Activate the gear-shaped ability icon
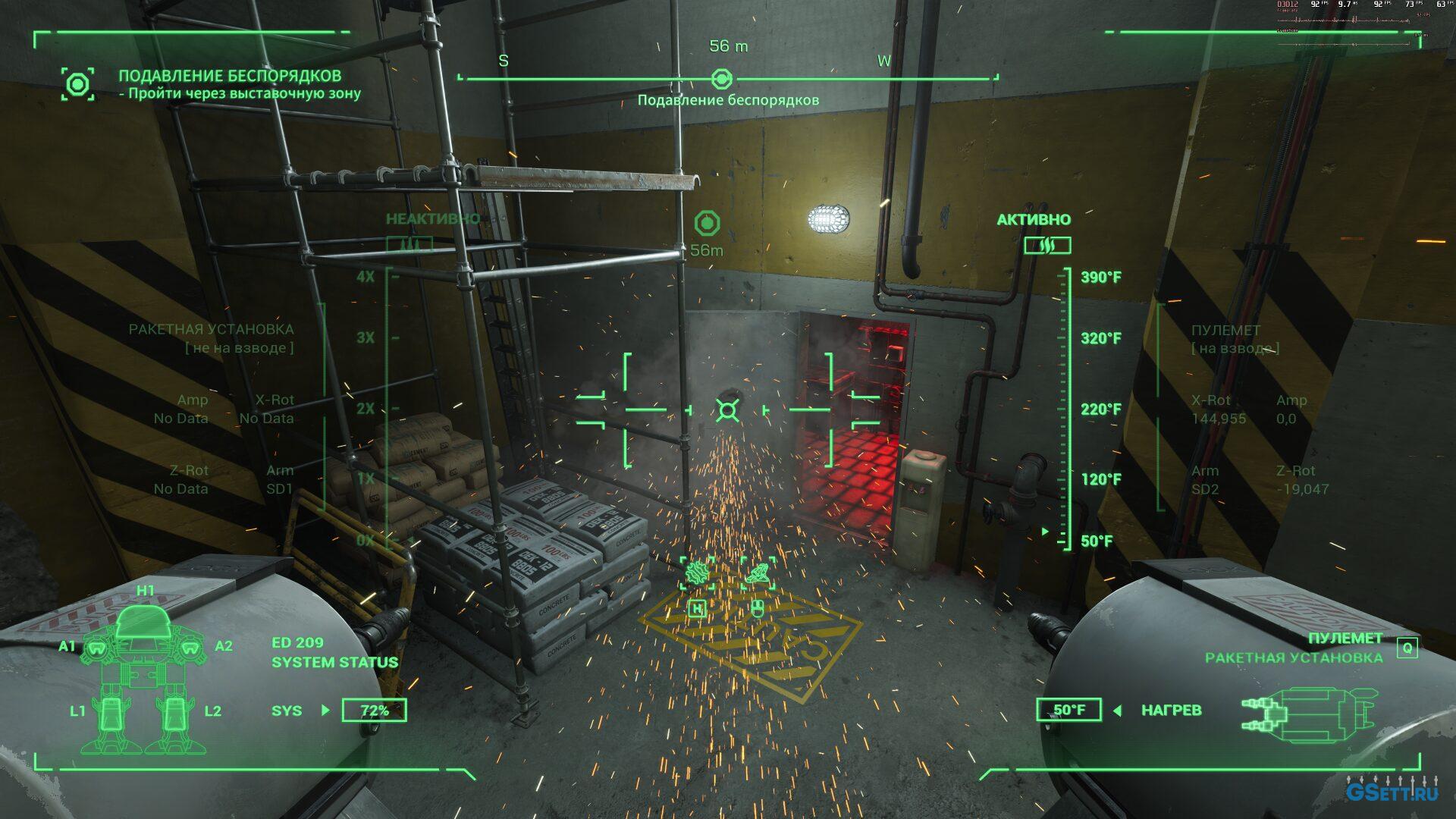Viewport: 1456px width, 819px height. coord(697,573)
